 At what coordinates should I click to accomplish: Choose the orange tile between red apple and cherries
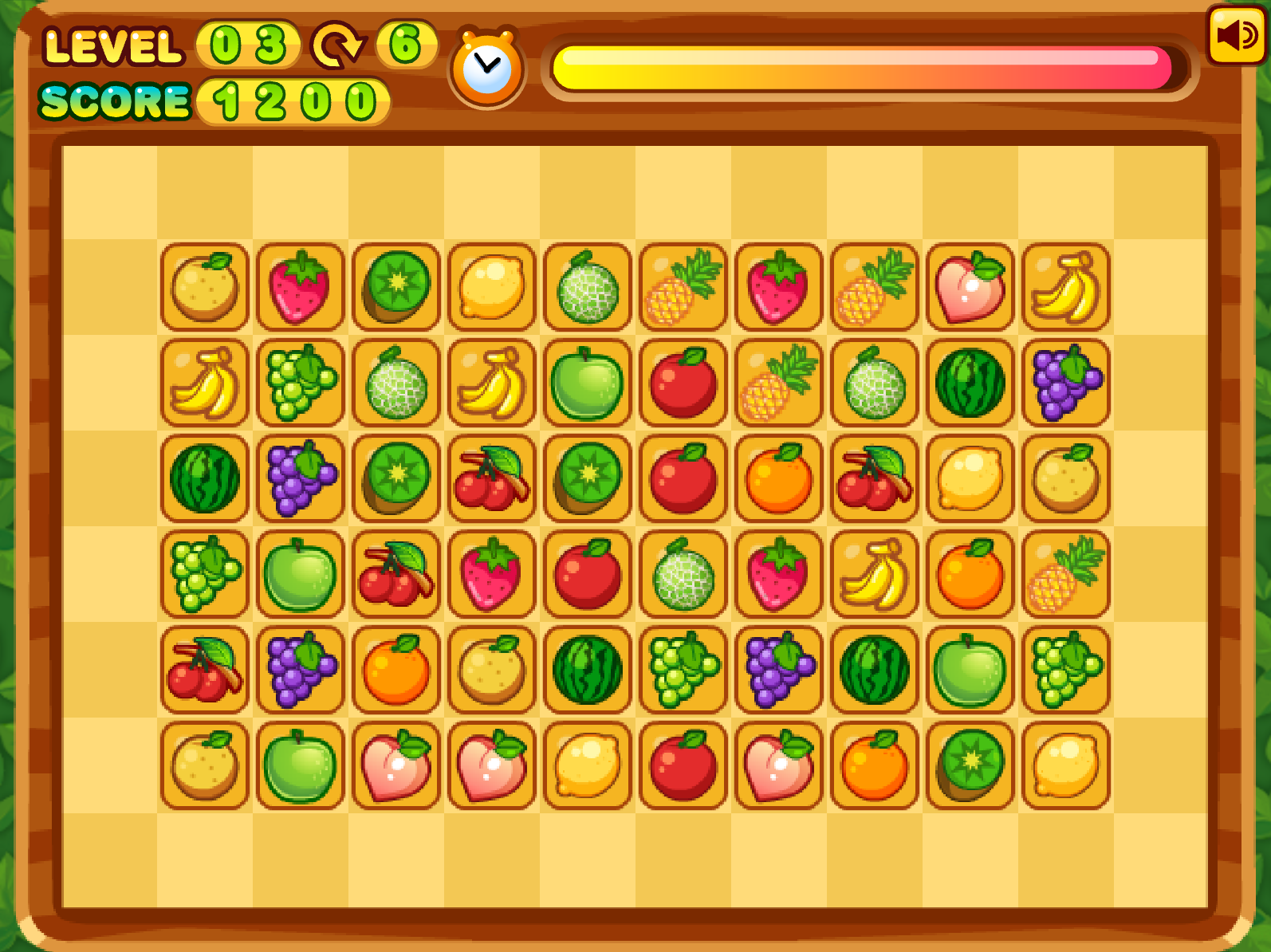pyautogui.click(x=779, y=478)
